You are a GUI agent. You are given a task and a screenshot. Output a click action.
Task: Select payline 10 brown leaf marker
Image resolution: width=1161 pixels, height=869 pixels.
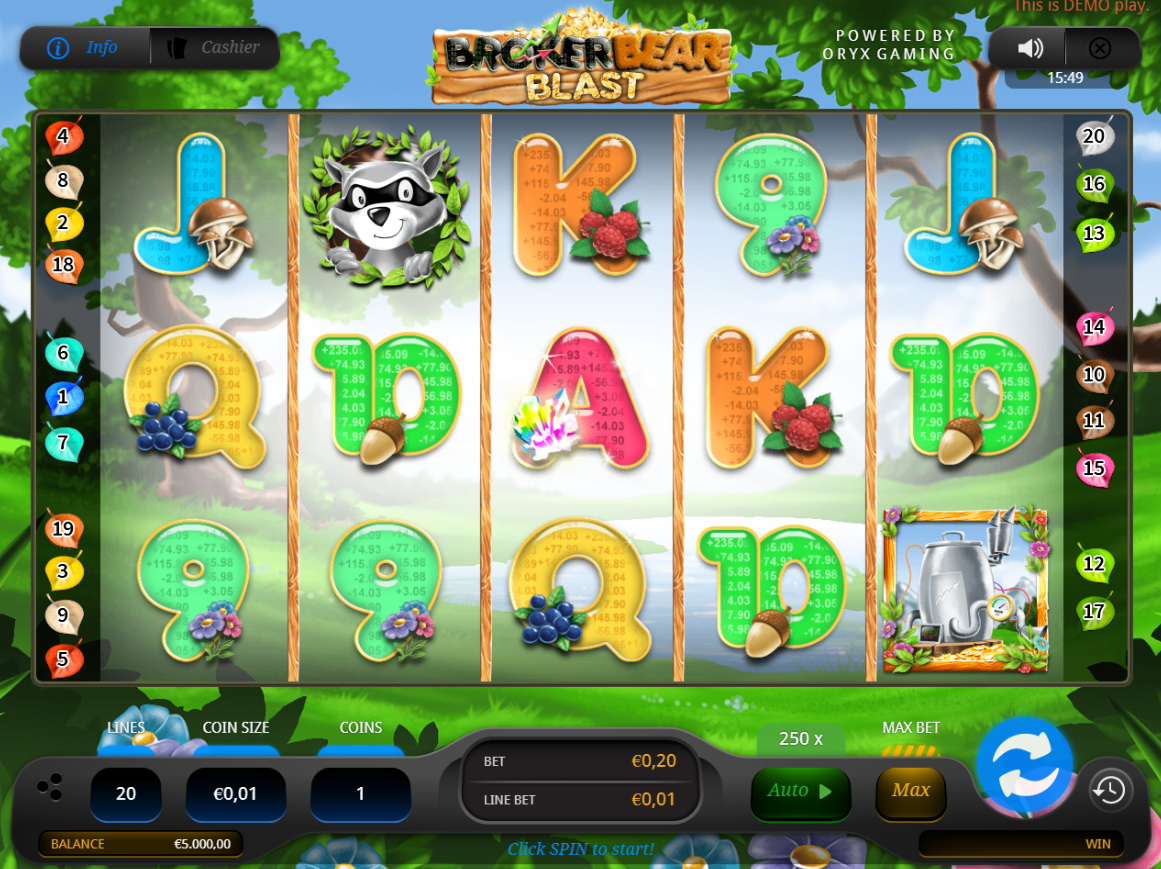click(1094, 375)
